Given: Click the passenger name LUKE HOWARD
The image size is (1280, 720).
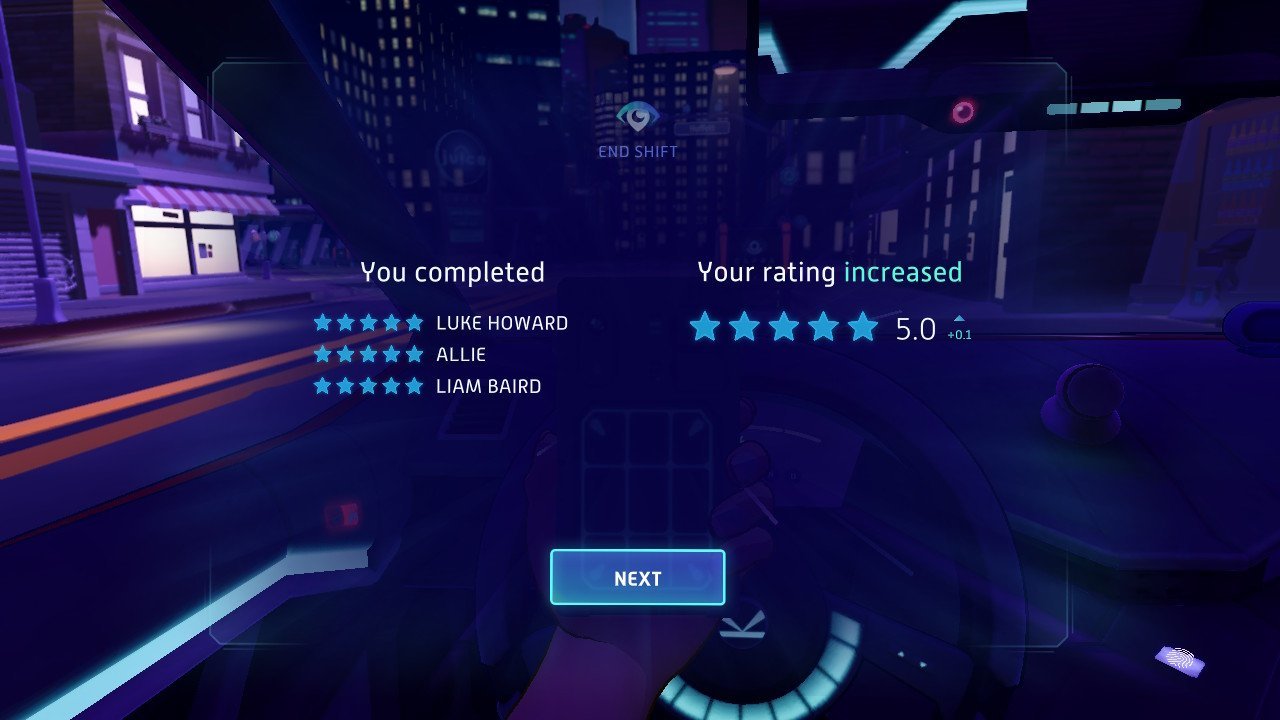Looking at the screenshot, I should tap(501, 322).
